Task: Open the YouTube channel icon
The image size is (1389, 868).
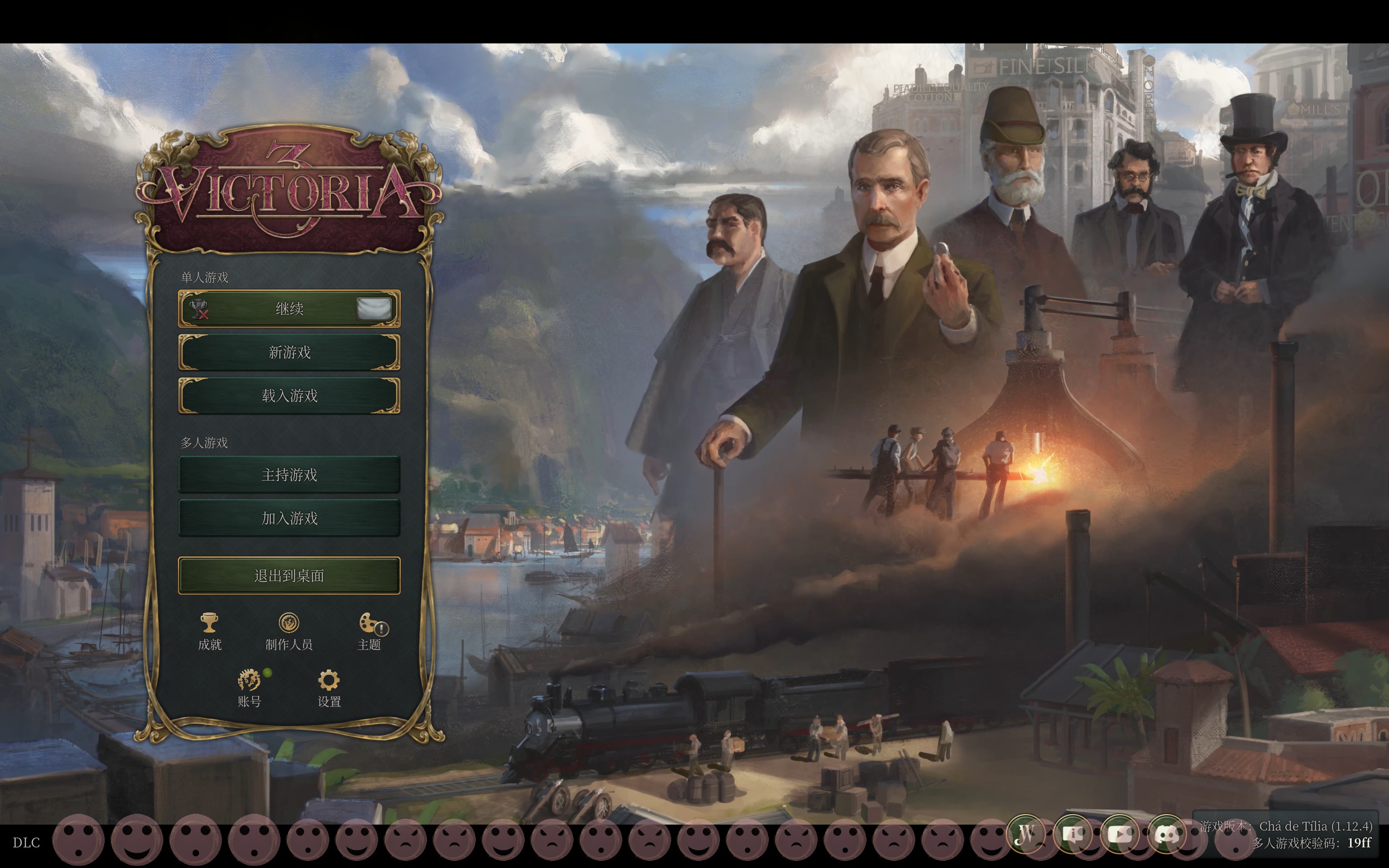Action: coord(1119,834)
